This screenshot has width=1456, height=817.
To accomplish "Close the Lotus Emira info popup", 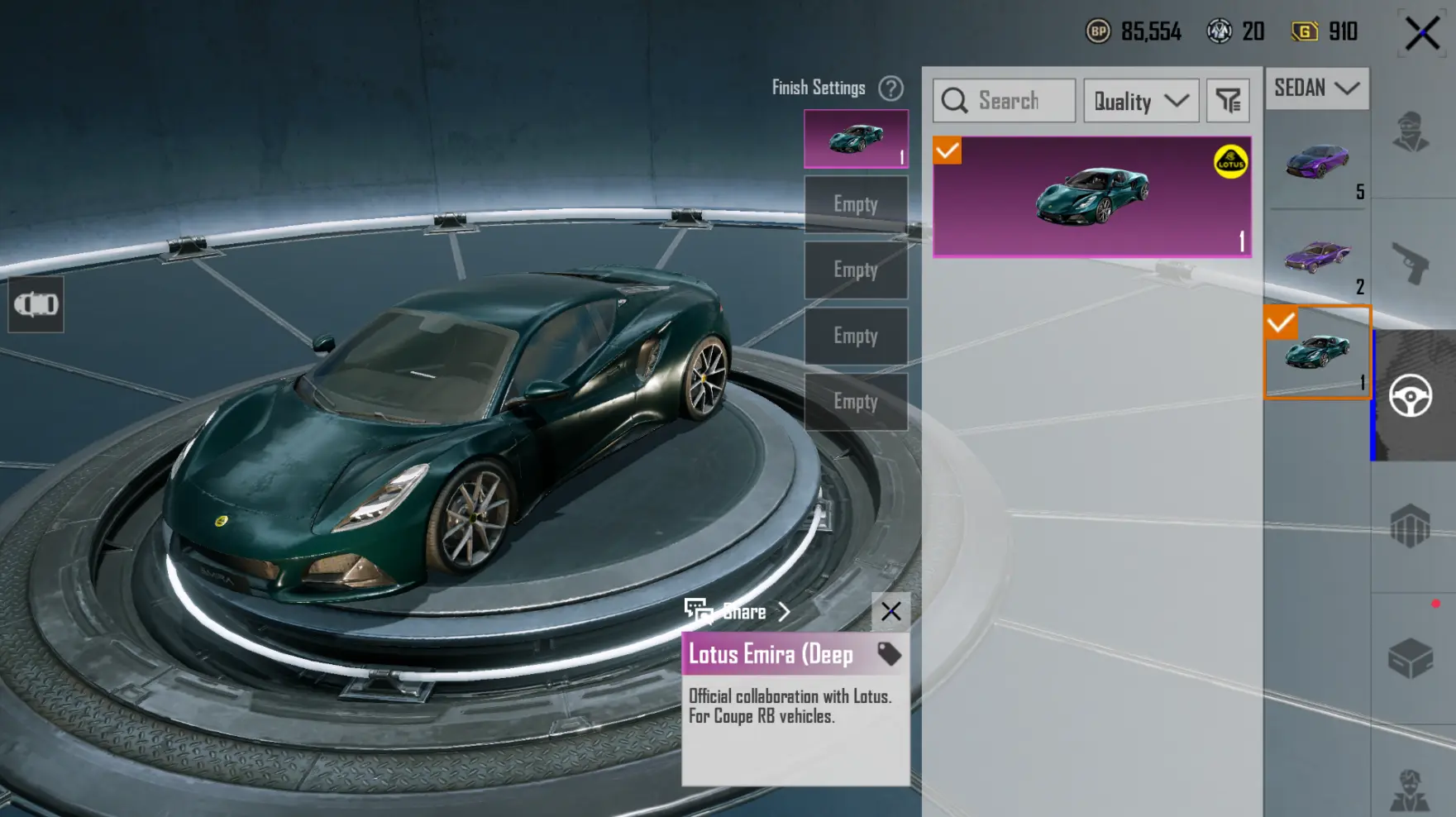I will pyautogui.click(x=890, y=612).
